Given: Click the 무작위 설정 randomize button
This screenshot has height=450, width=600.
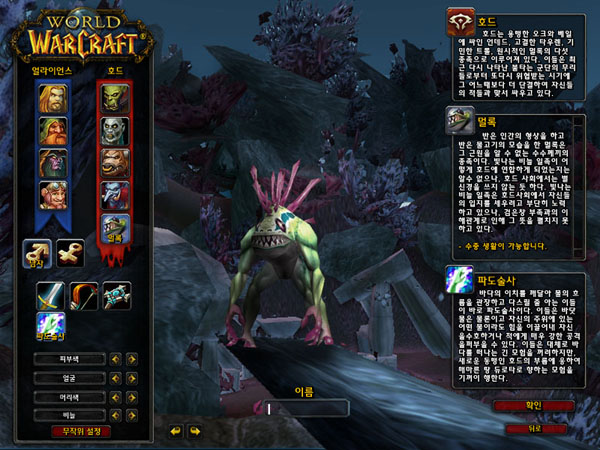Looking at the screenshot, I should pyautogui.click(x=82, y=431).
